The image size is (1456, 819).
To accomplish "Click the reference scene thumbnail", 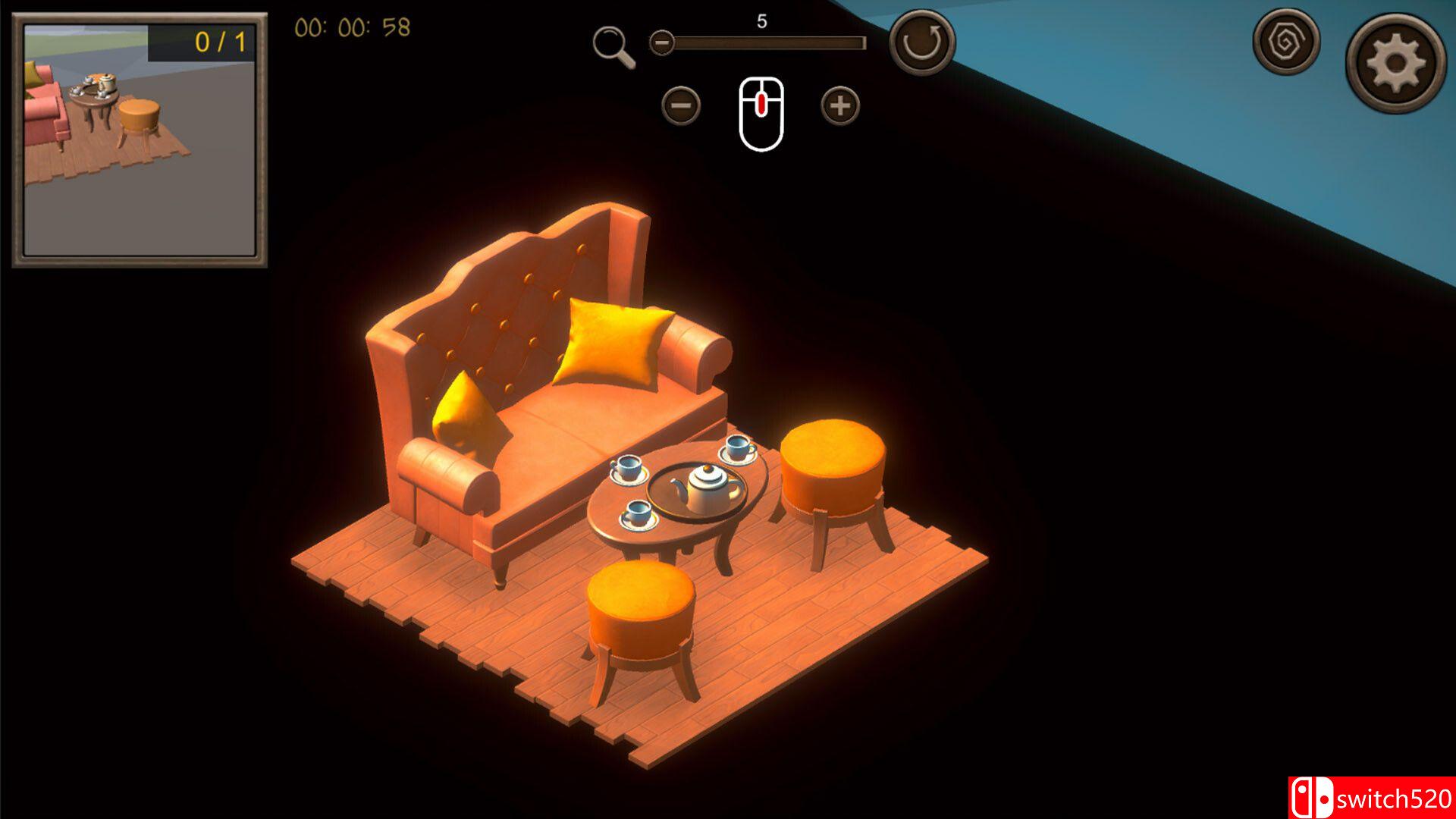I will coord(140,140).
